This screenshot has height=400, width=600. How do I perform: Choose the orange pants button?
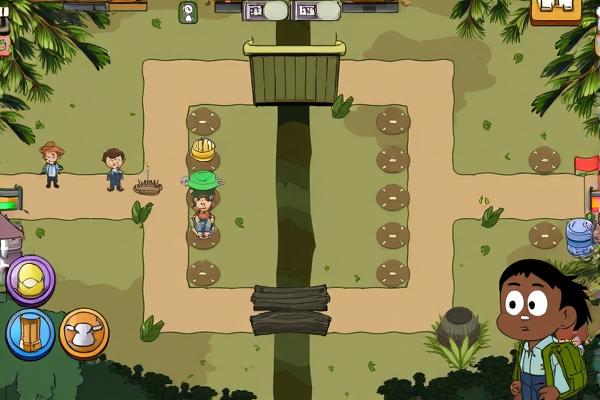pyautogui.click(x=30, y=333)
